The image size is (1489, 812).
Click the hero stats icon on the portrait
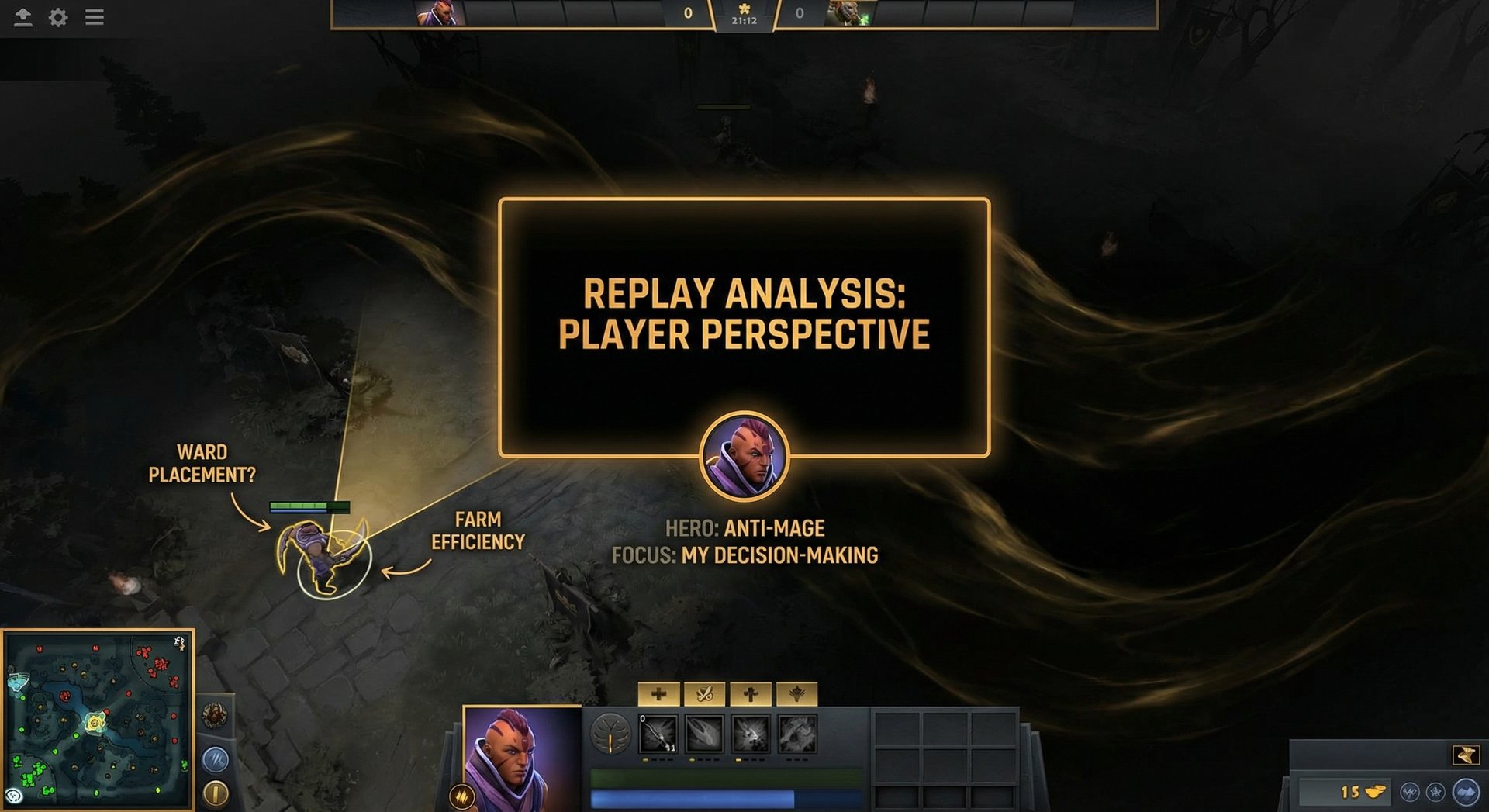tap(461, 795)
